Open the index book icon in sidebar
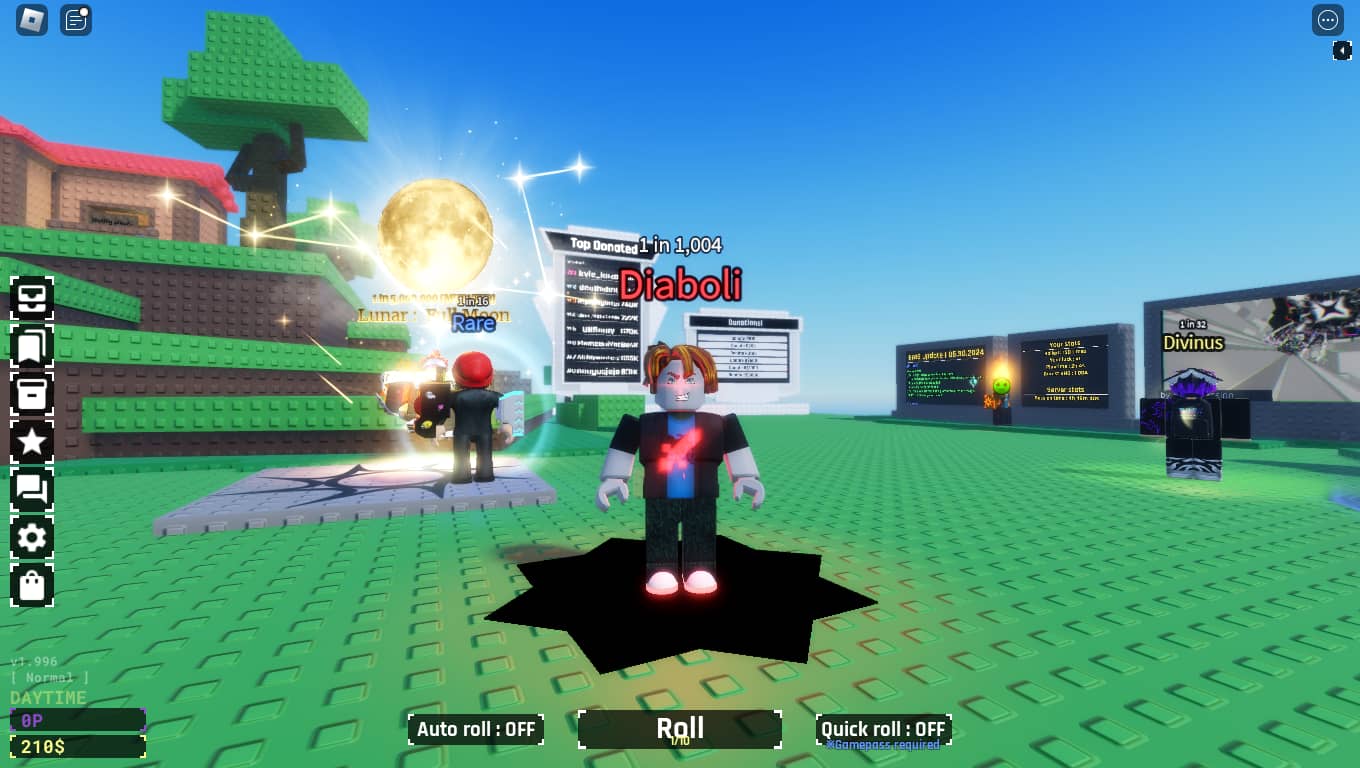1360x768 pixels. tap(32, 345)
